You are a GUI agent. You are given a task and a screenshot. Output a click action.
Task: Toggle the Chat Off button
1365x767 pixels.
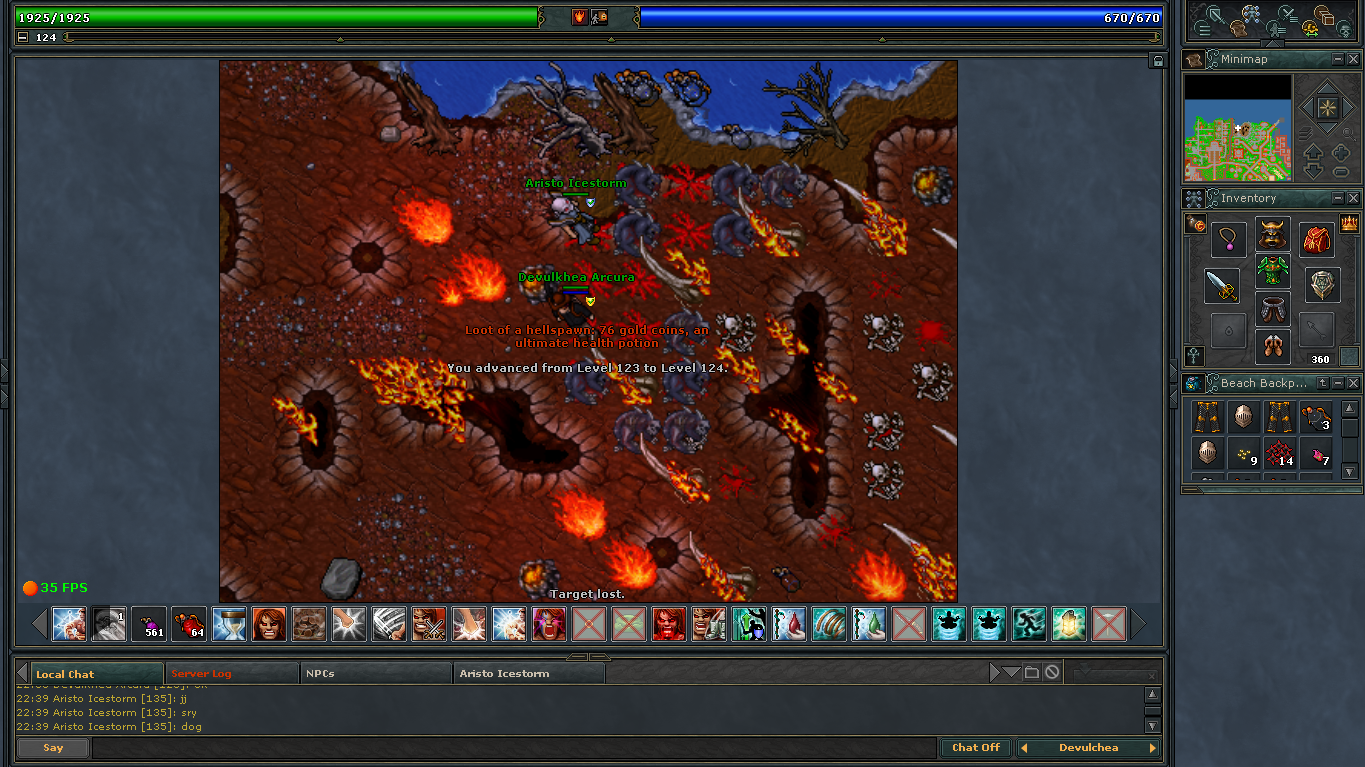pos(975,748)
